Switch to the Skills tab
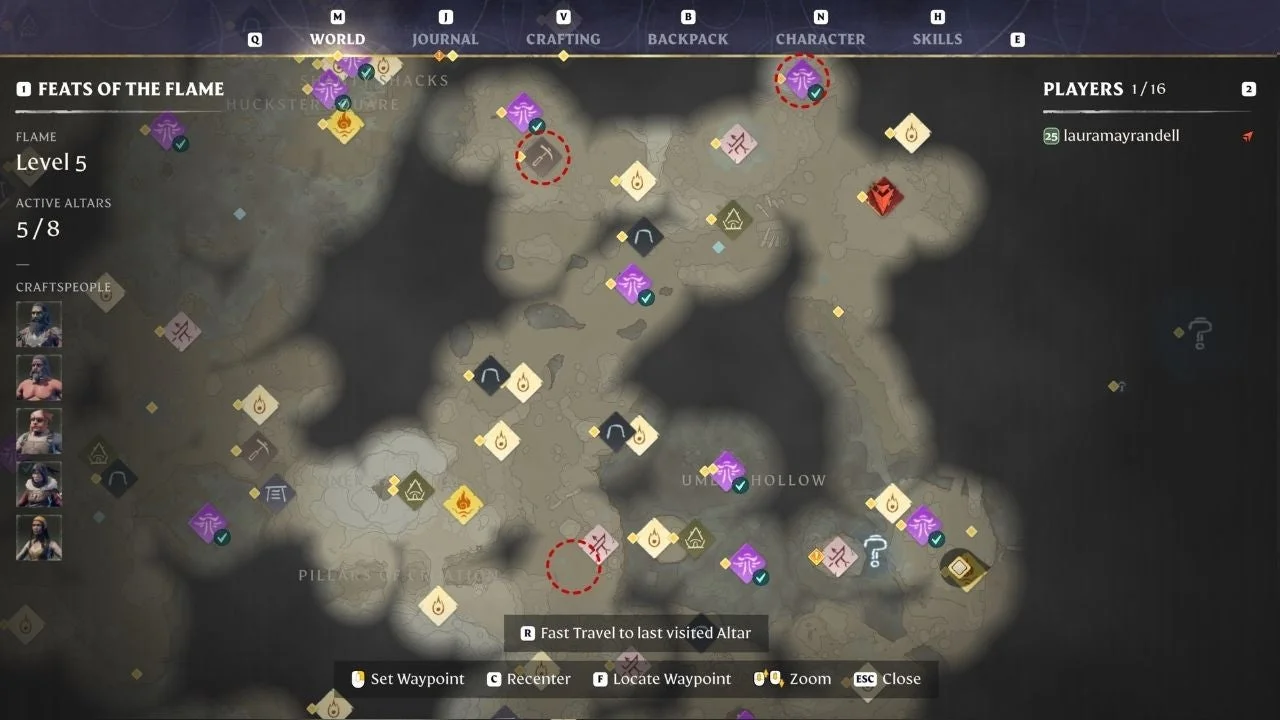The height and width of the screenshot is (720, 1280). [937, 39]
